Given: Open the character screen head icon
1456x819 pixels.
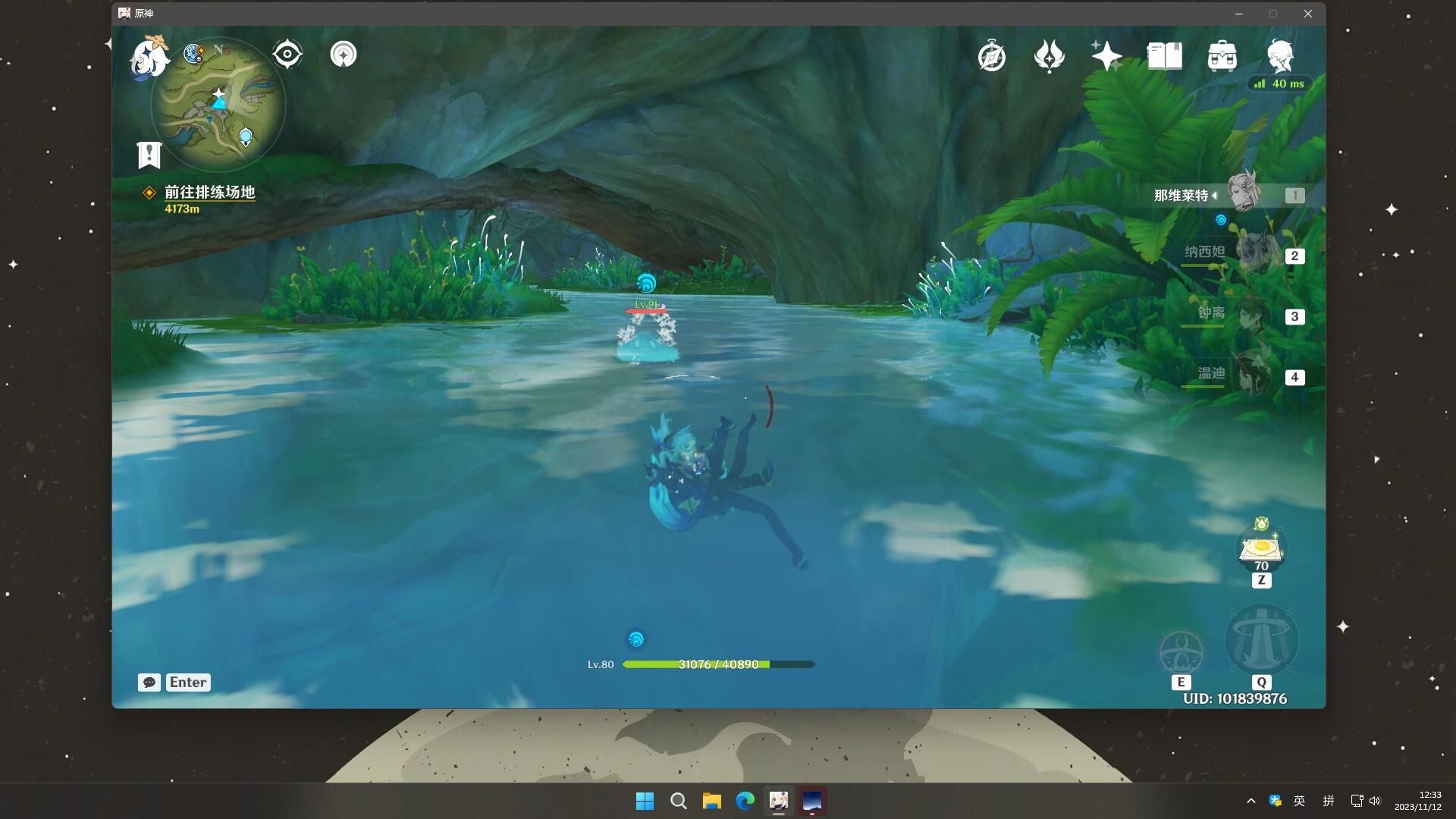Looking at the screenshot, I should click(1280, 56).
